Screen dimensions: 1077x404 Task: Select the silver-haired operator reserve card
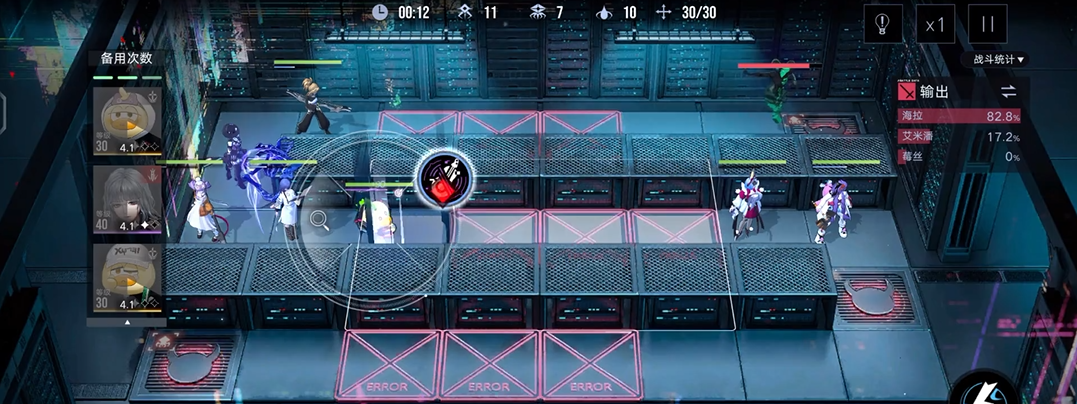(127, 200)
